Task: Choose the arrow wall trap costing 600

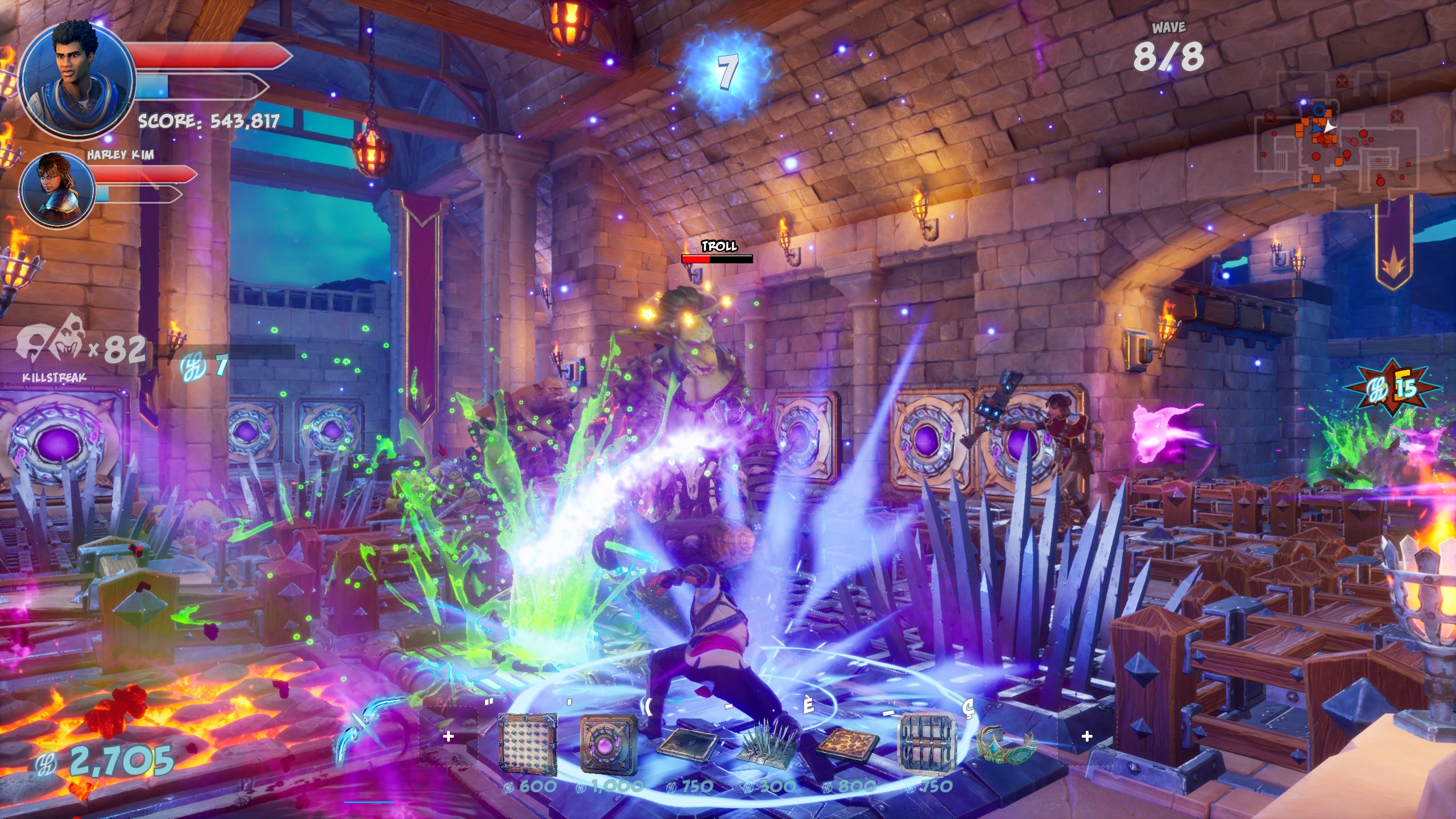Action: point(527,744)
